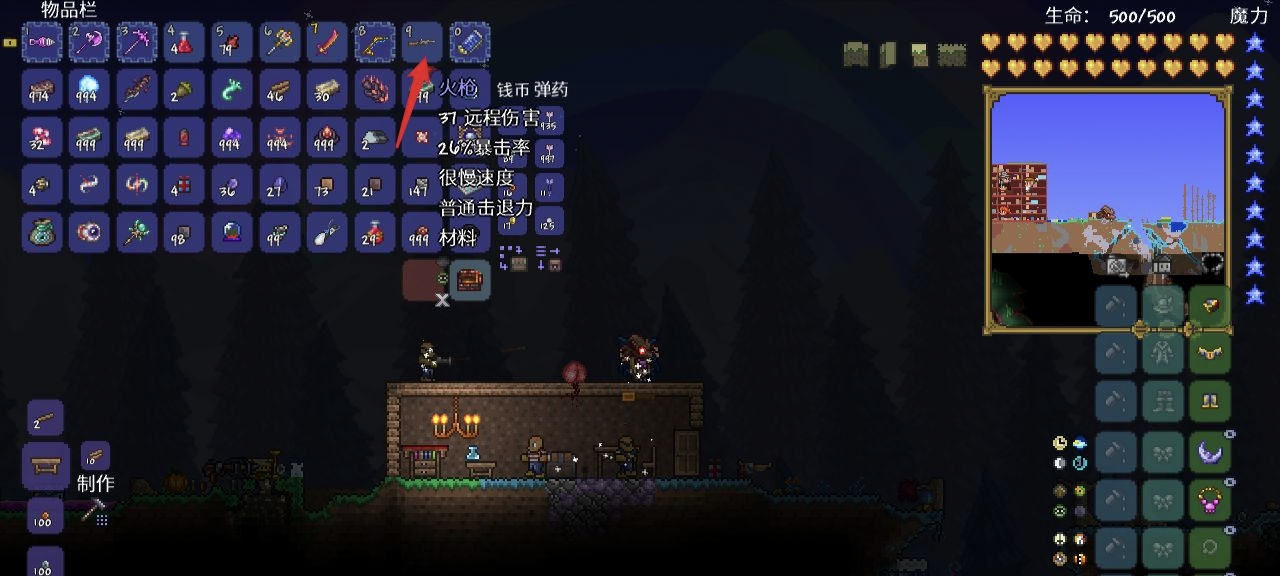Click the quick stack to chests button
Viewport: 1280px width, 576px height.
[512, 258]
